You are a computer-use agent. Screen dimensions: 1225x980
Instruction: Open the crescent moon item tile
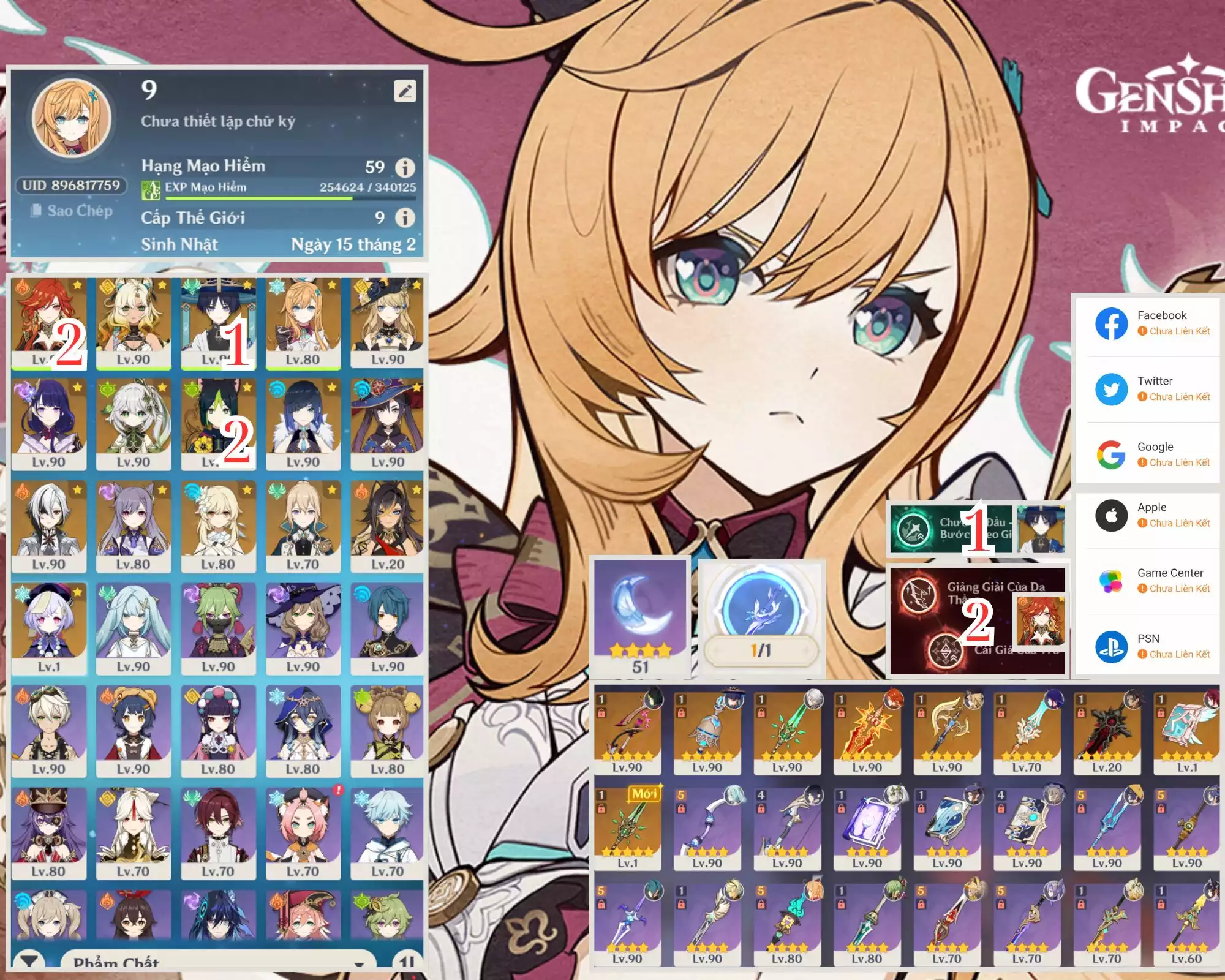[640, 616]
